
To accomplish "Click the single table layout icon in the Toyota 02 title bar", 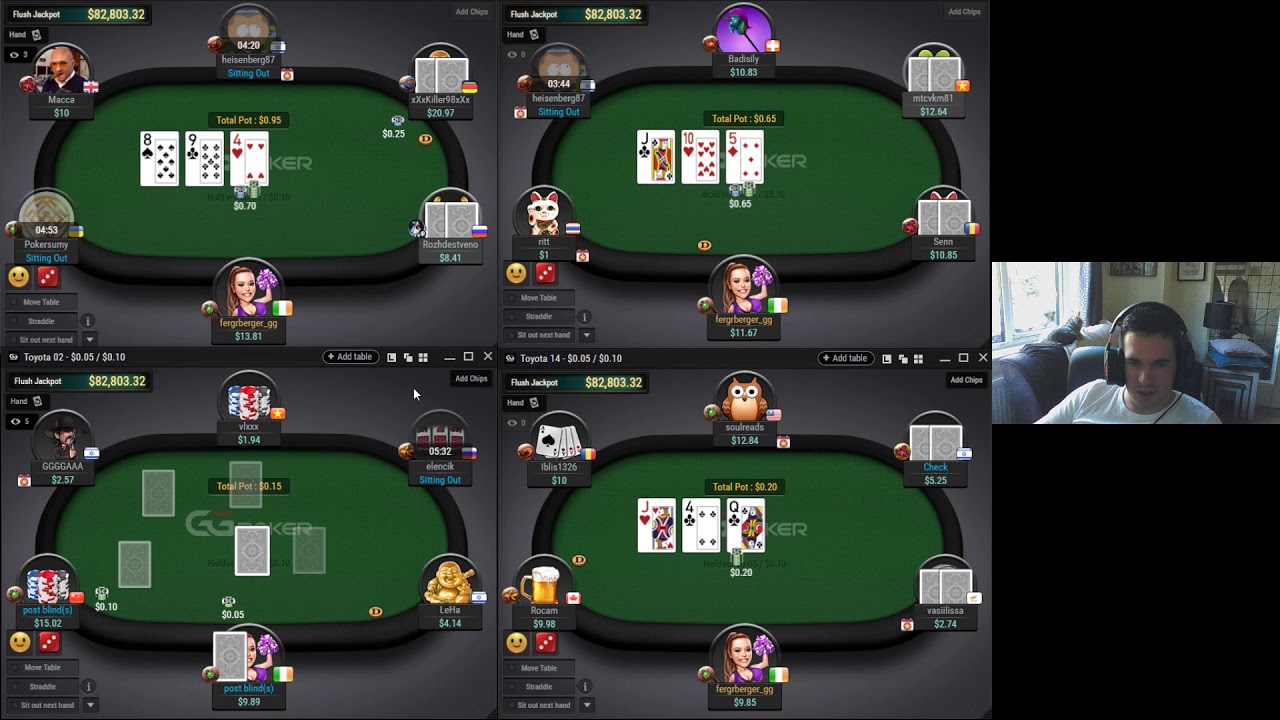I will pos(391,357).
